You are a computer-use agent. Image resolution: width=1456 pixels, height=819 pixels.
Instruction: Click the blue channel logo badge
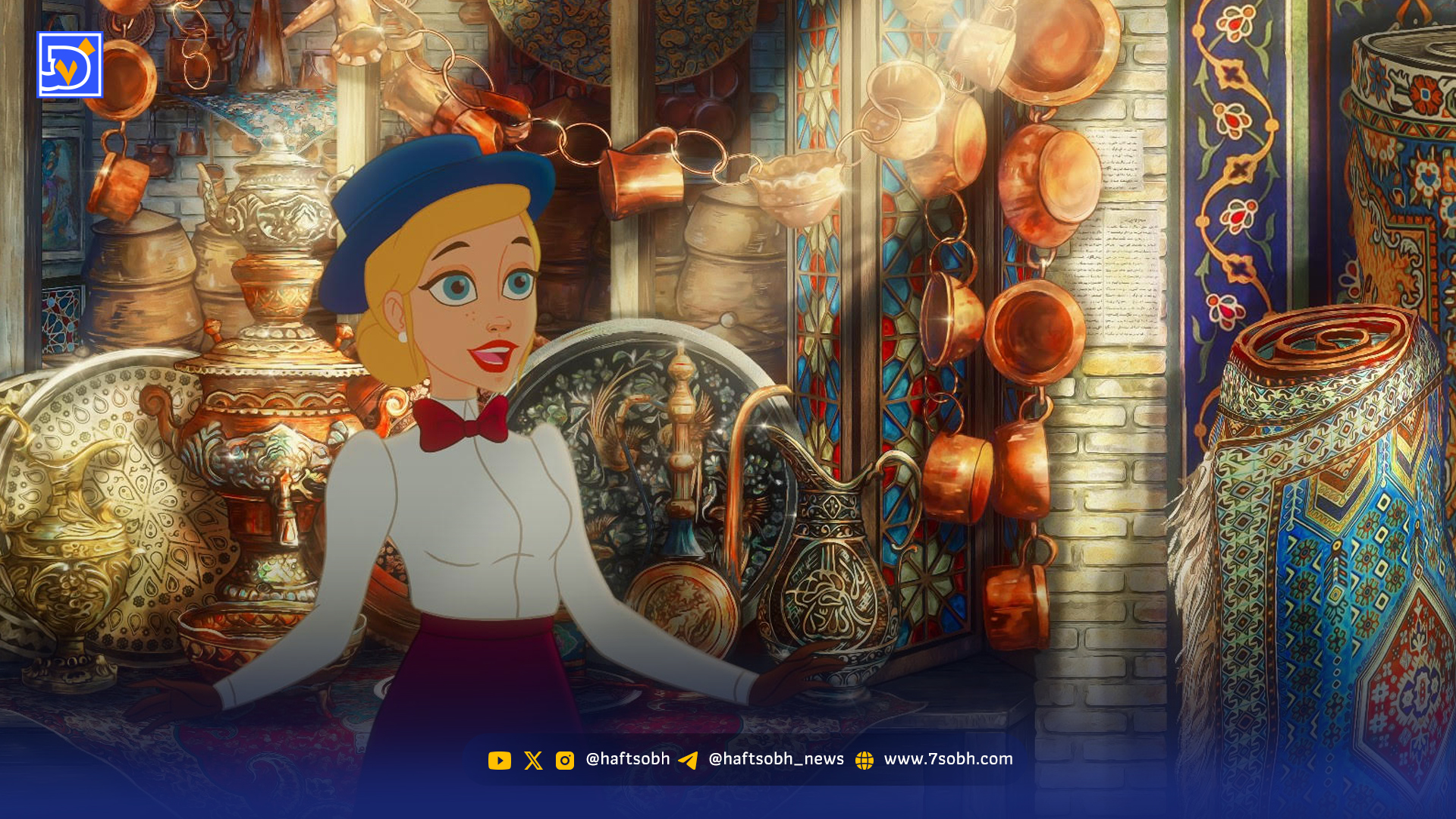coord(69,65)
